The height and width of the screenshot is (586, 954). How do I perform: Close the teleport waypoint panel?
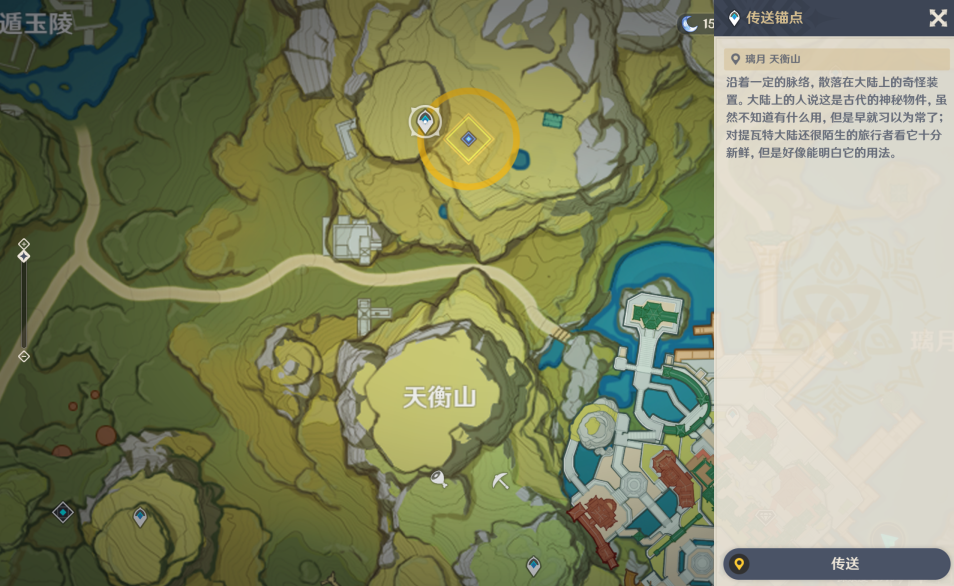tap(937, 18)
